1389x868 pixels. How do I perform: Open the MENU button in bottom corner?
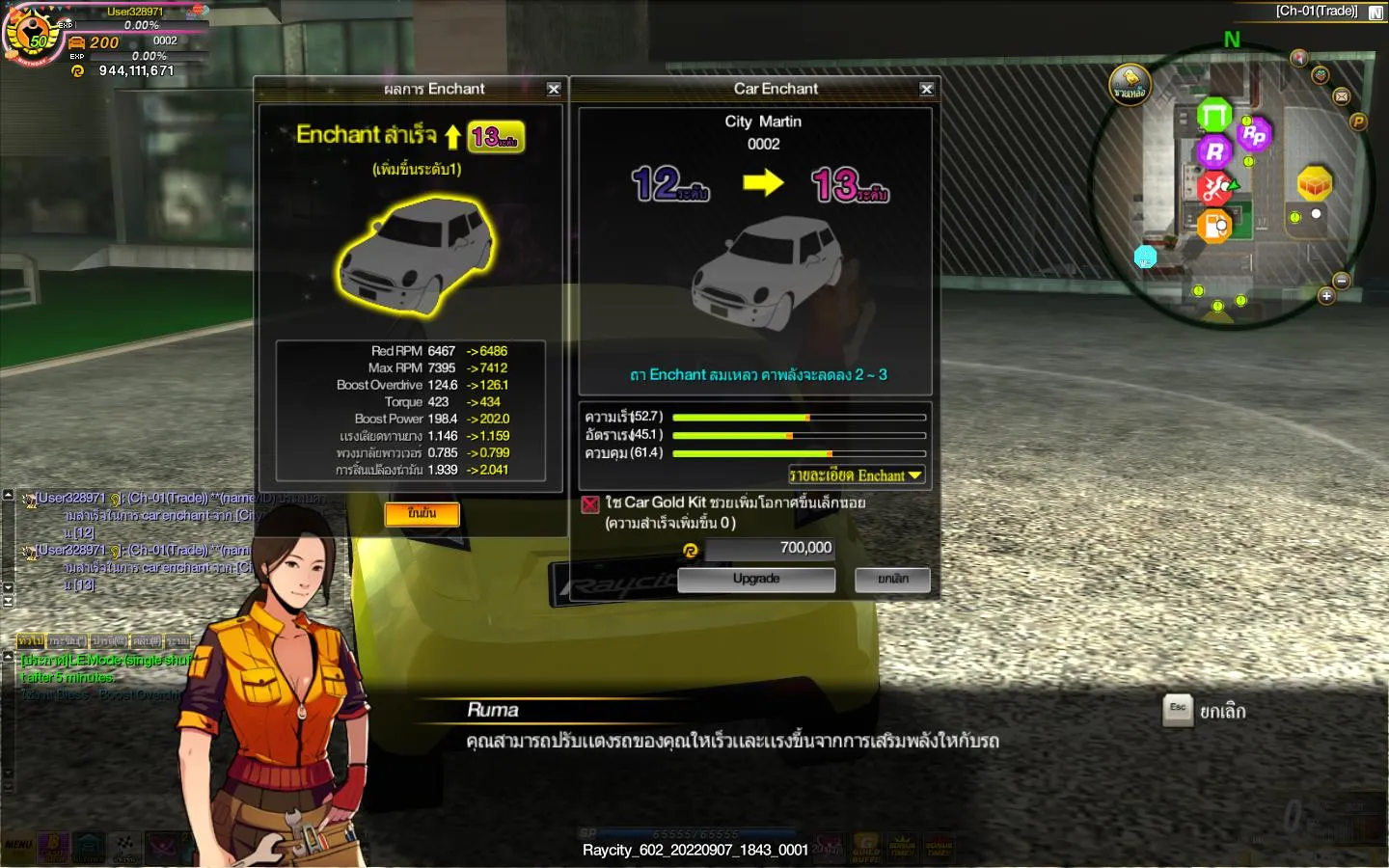(18, 845)
